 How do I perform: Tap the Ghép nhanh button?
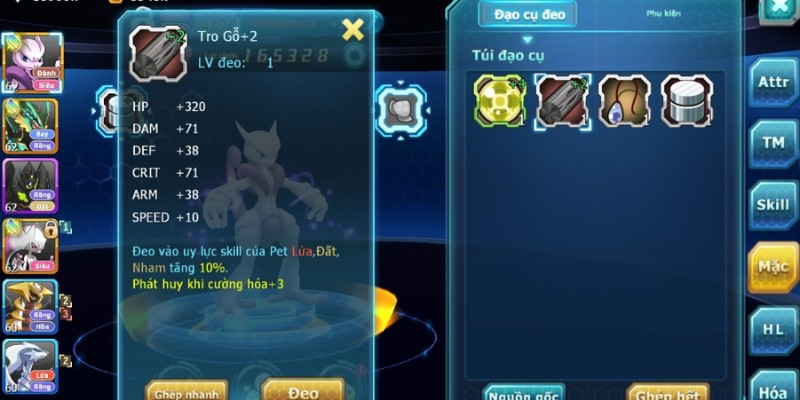[x=186, y=390]
